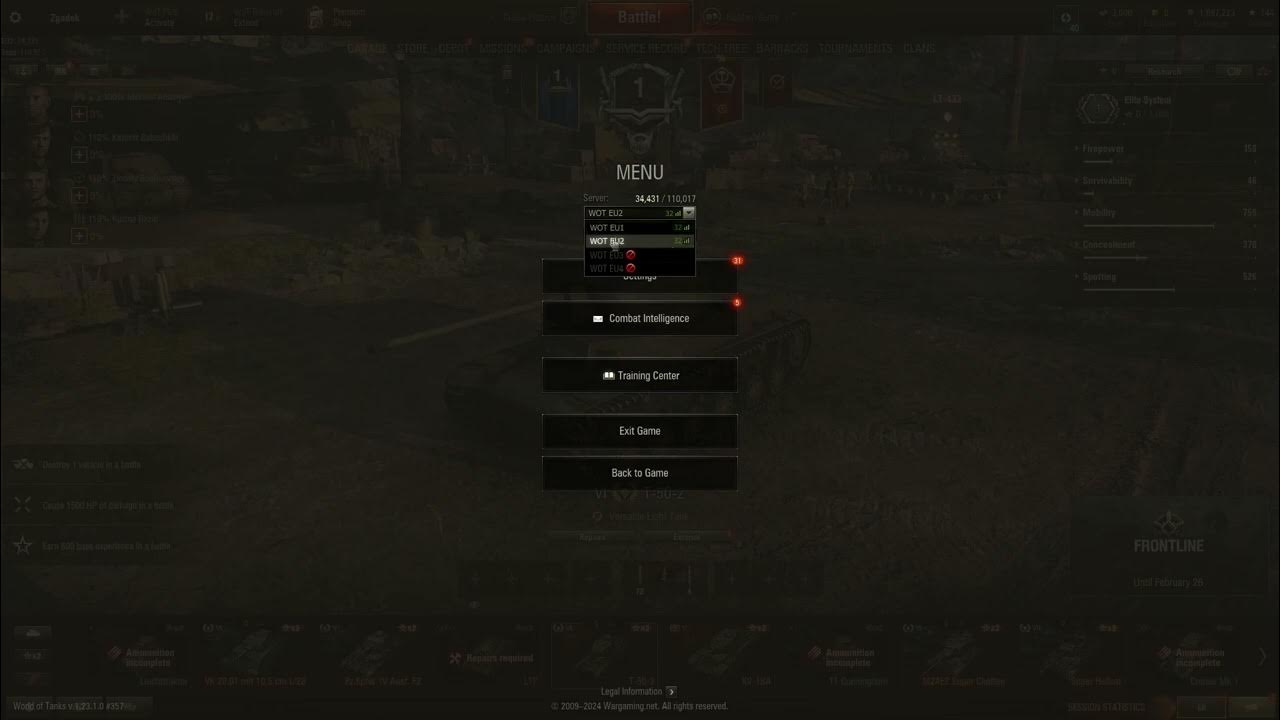
Task: Click the envelope icon on Combat Intelligence
Action: click(597, 318)
